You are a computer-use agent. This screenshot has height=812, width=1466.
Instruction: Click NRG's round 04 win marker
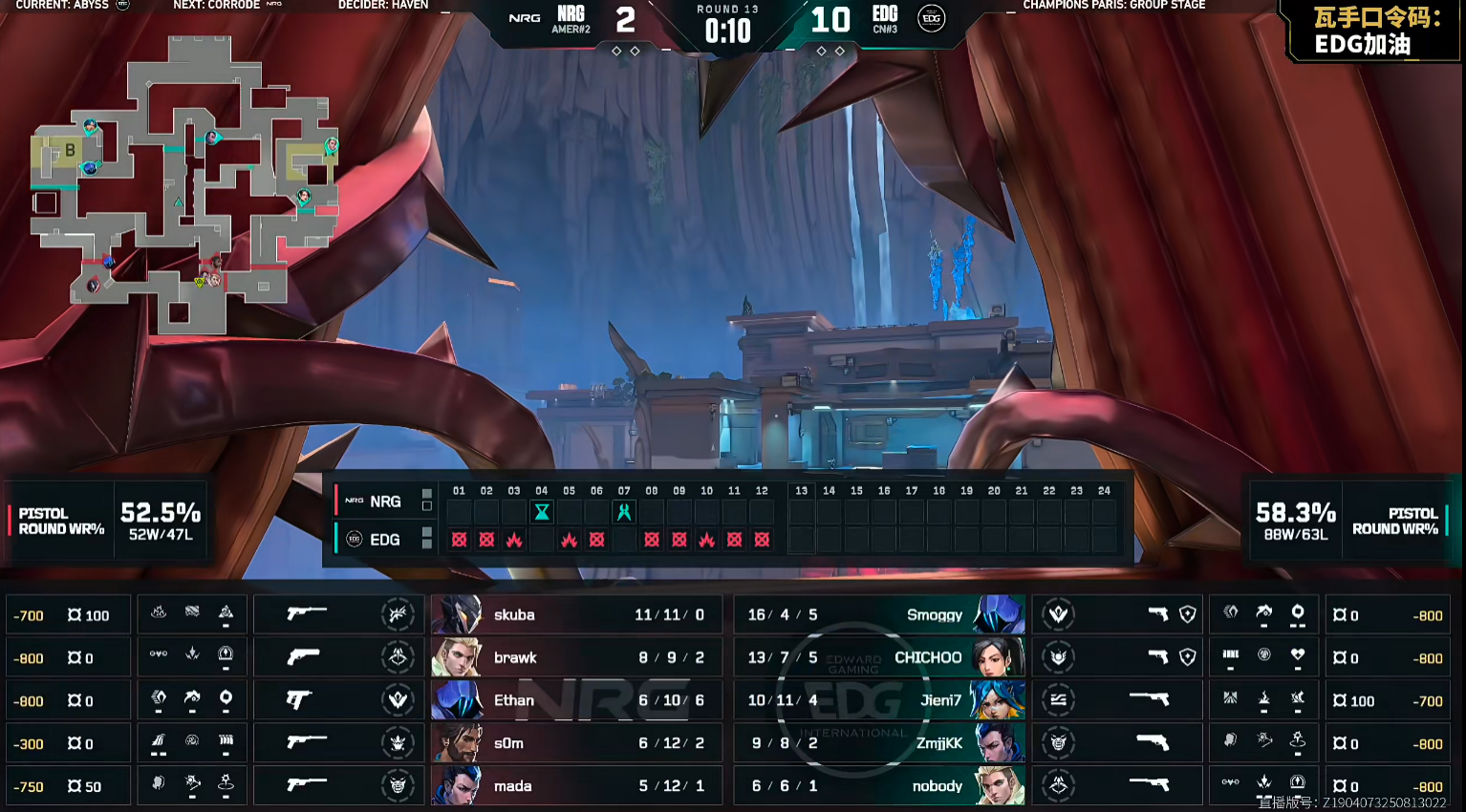pyautogui.click(x=542, y=512)
